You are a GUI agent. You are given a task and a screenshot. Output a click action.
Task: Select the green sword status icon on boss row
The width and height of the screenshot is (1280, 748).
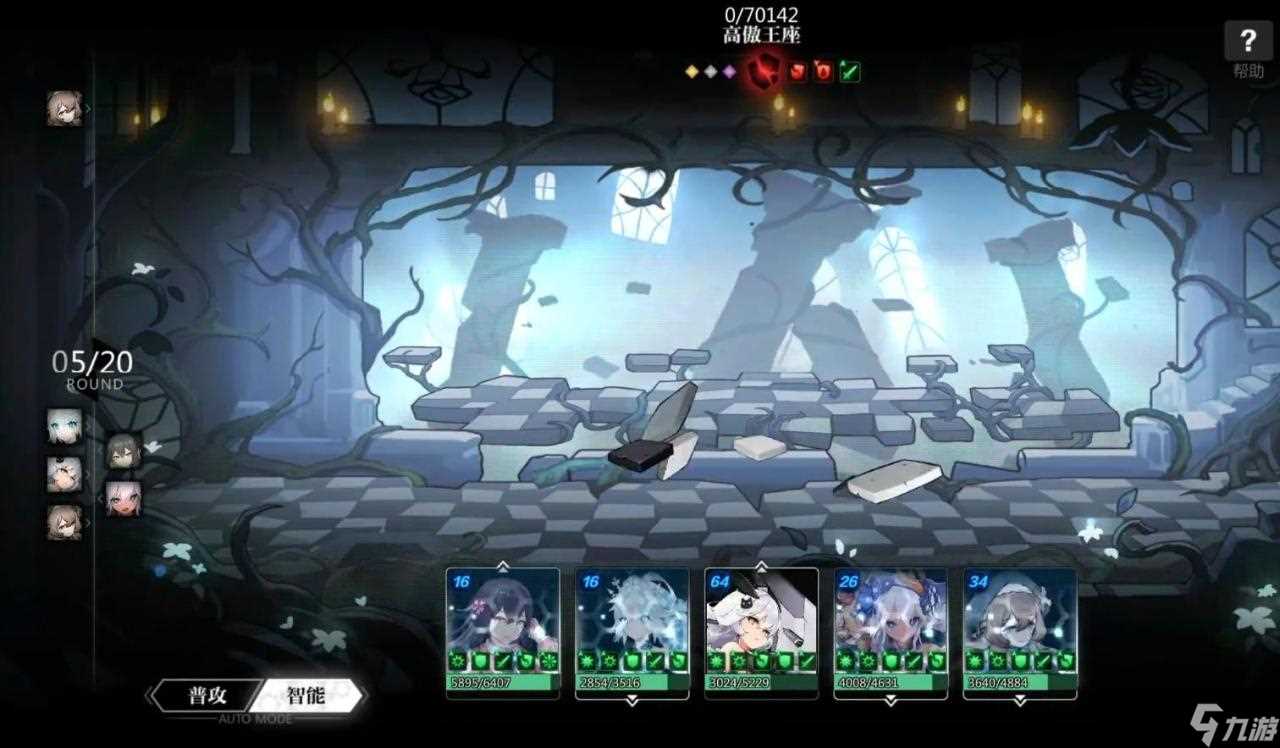[x=848, y=71]
